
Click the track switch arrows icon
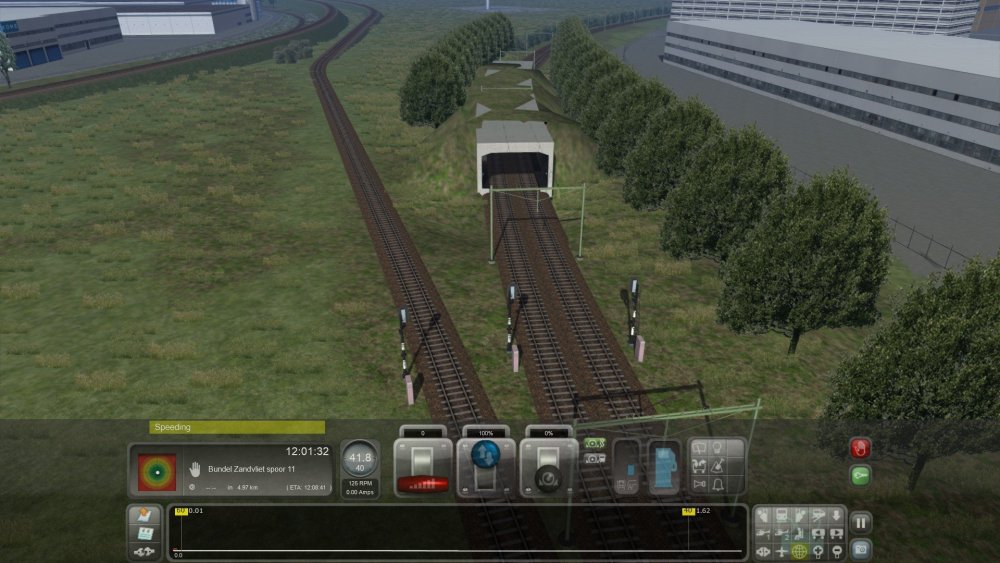pyautogui.click(x=144, y=551)
